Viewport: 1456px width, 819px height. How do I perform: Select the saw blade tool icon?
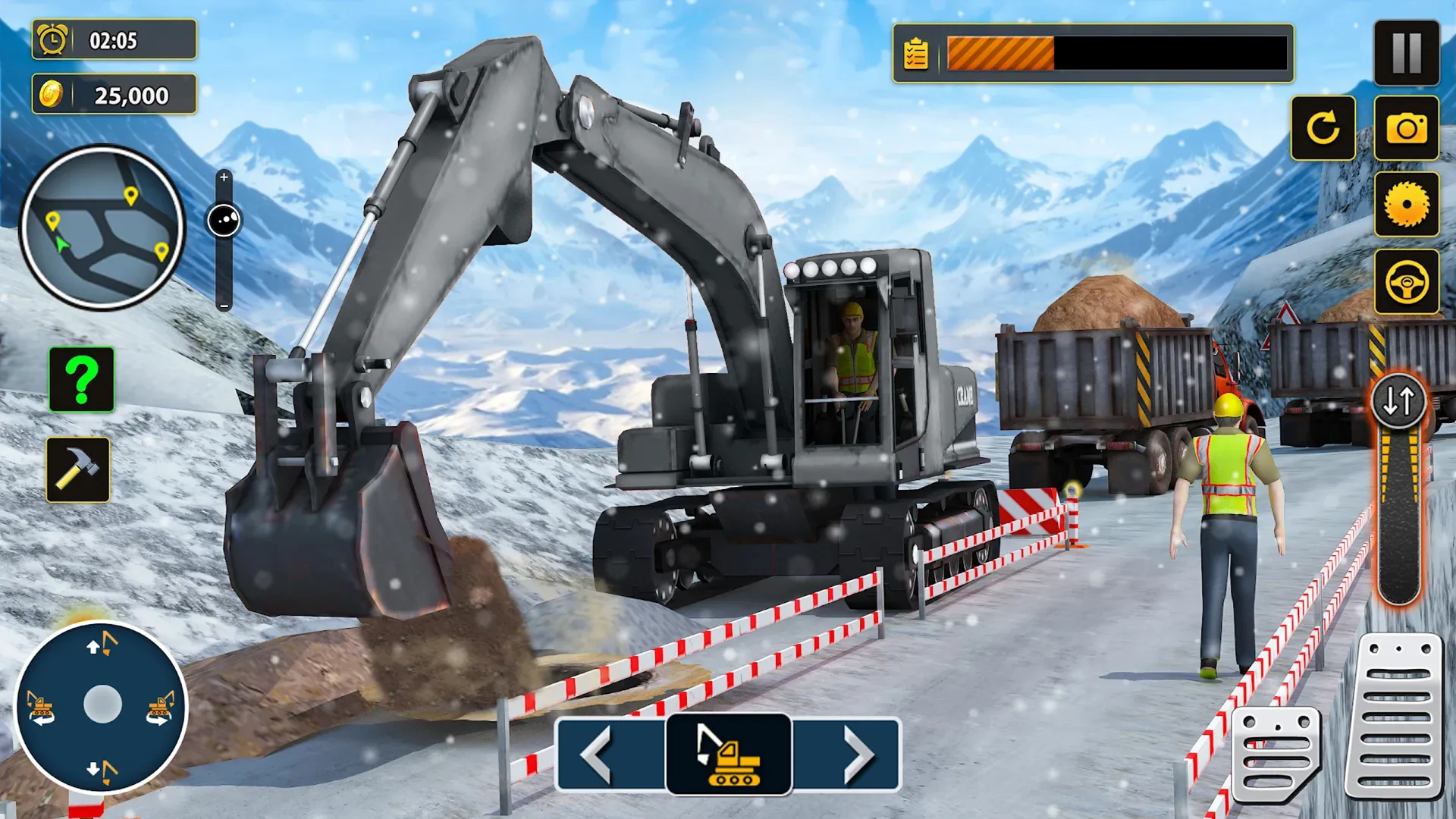(x=1408, y=203)
